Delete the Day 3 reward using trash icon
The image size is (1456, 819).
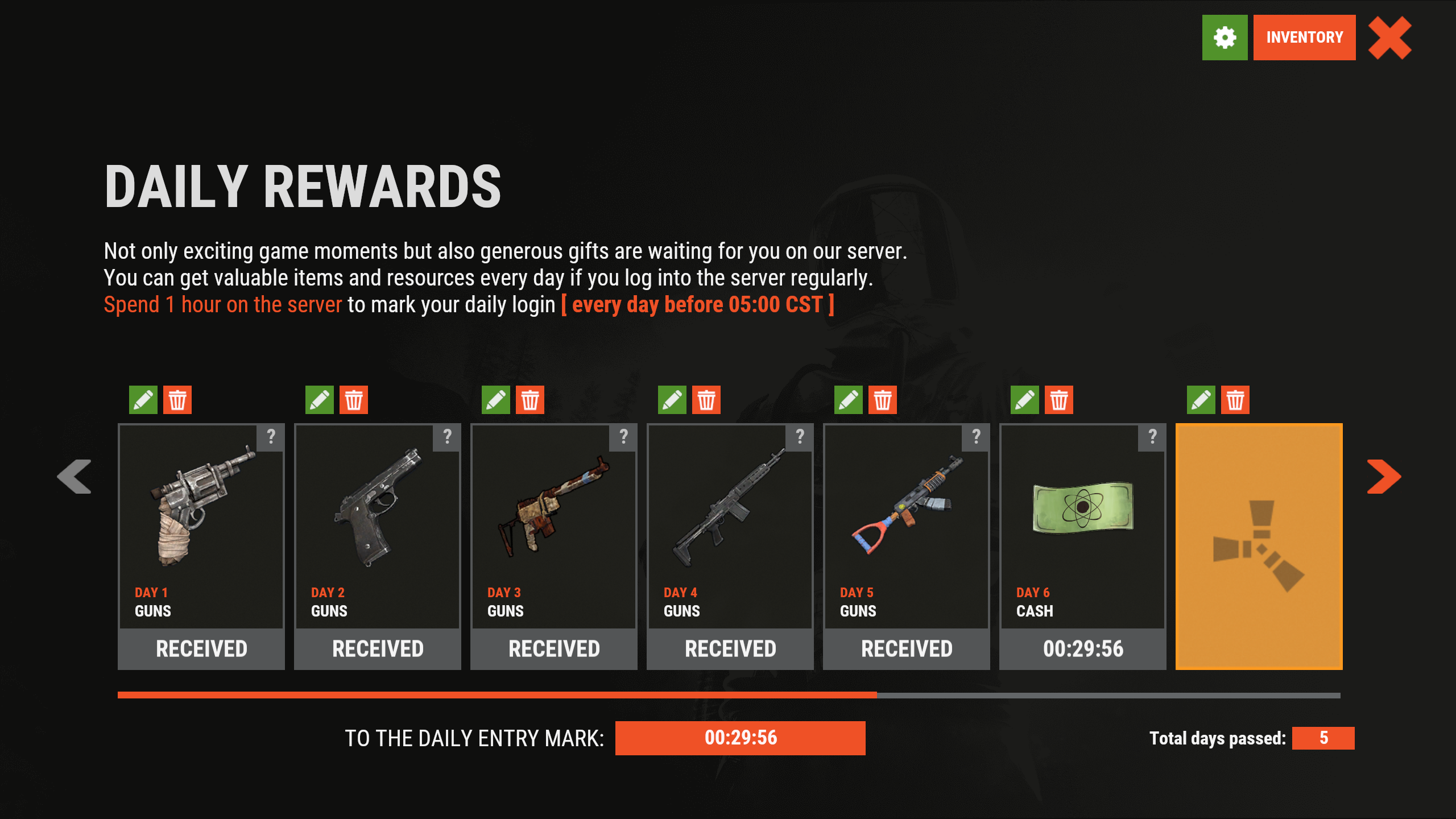530,400
